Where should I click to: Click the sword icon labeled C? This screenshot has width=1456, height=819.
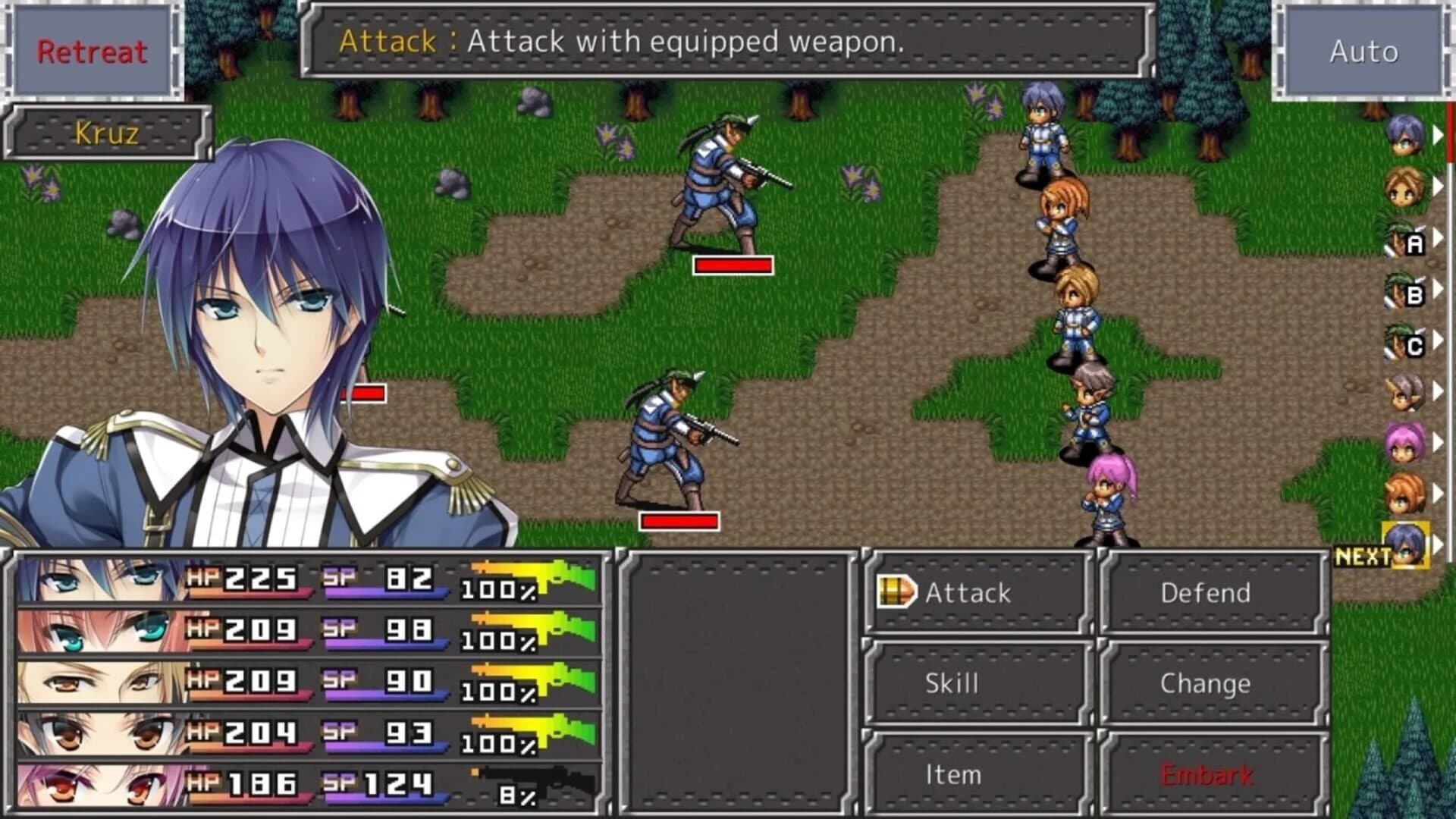click(x=1407, y=344)
